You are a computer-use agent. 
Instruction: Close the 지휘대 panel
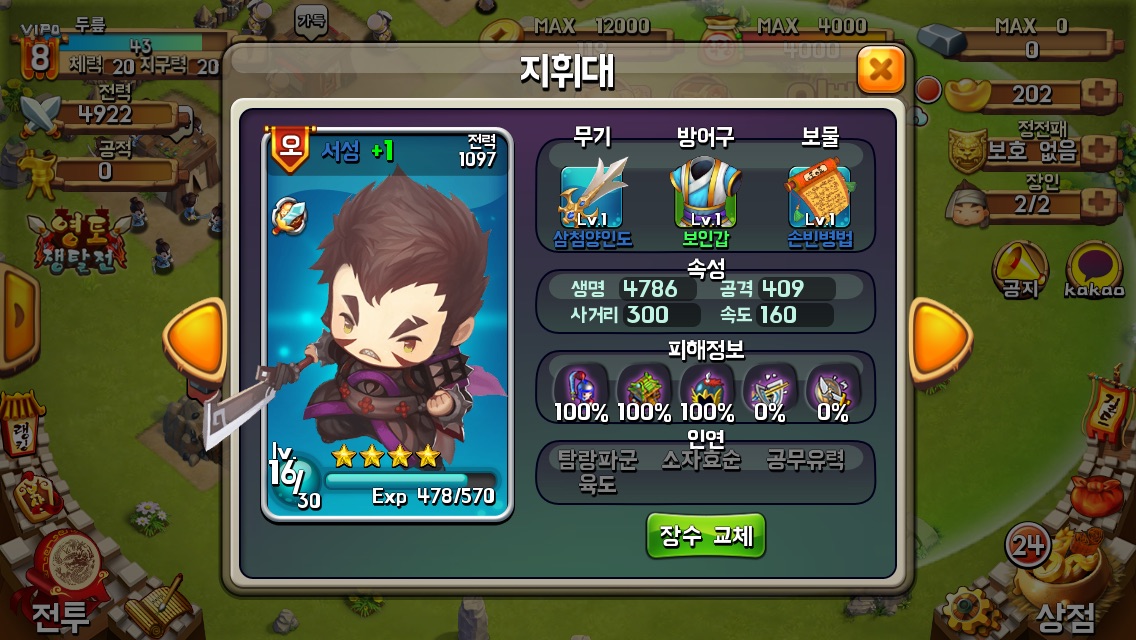(880, 70)
